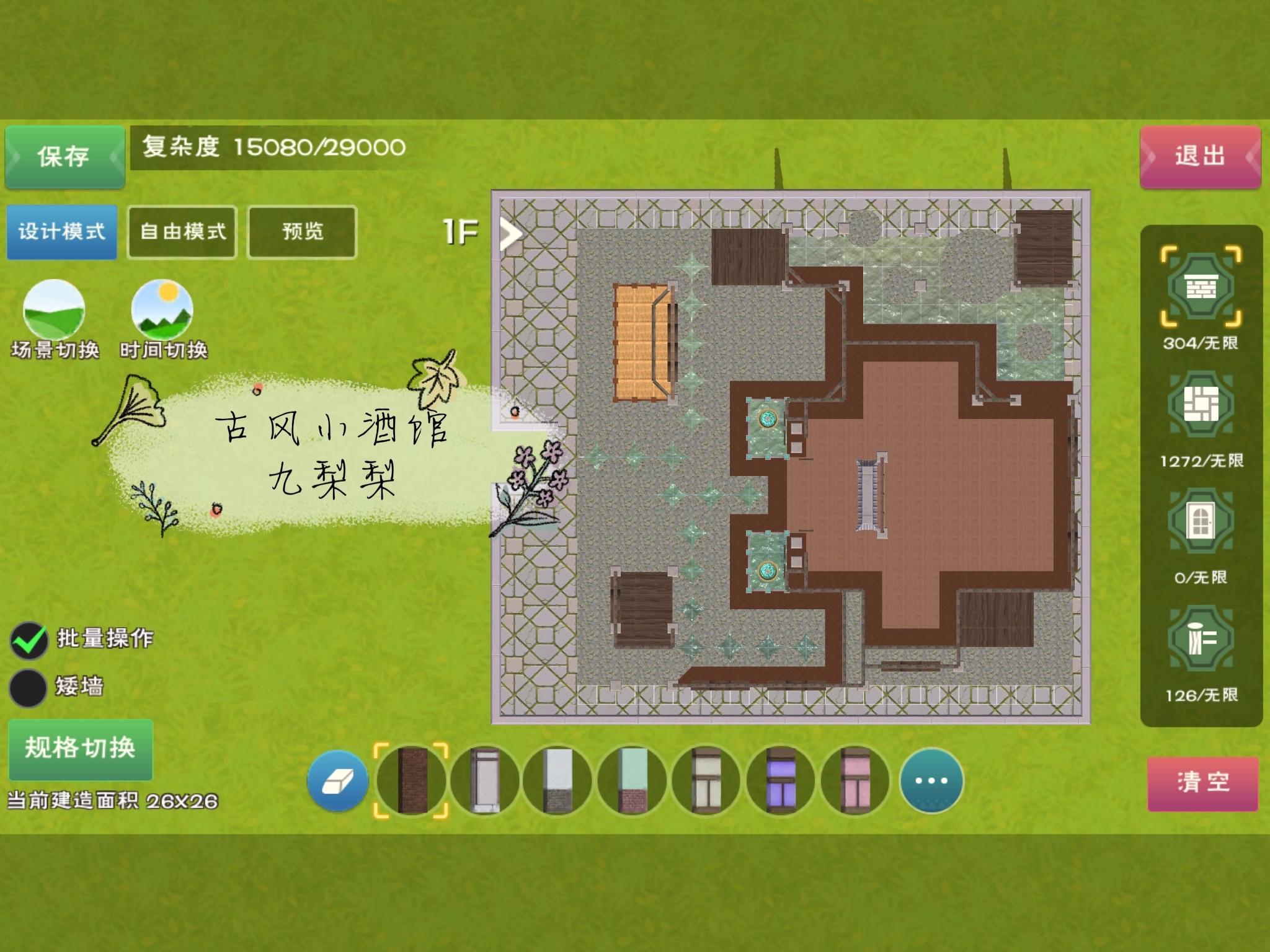Choose the dark brown brick wall swatch
The width and height of the screenshot is (1270, 952).
pos(412,781)
